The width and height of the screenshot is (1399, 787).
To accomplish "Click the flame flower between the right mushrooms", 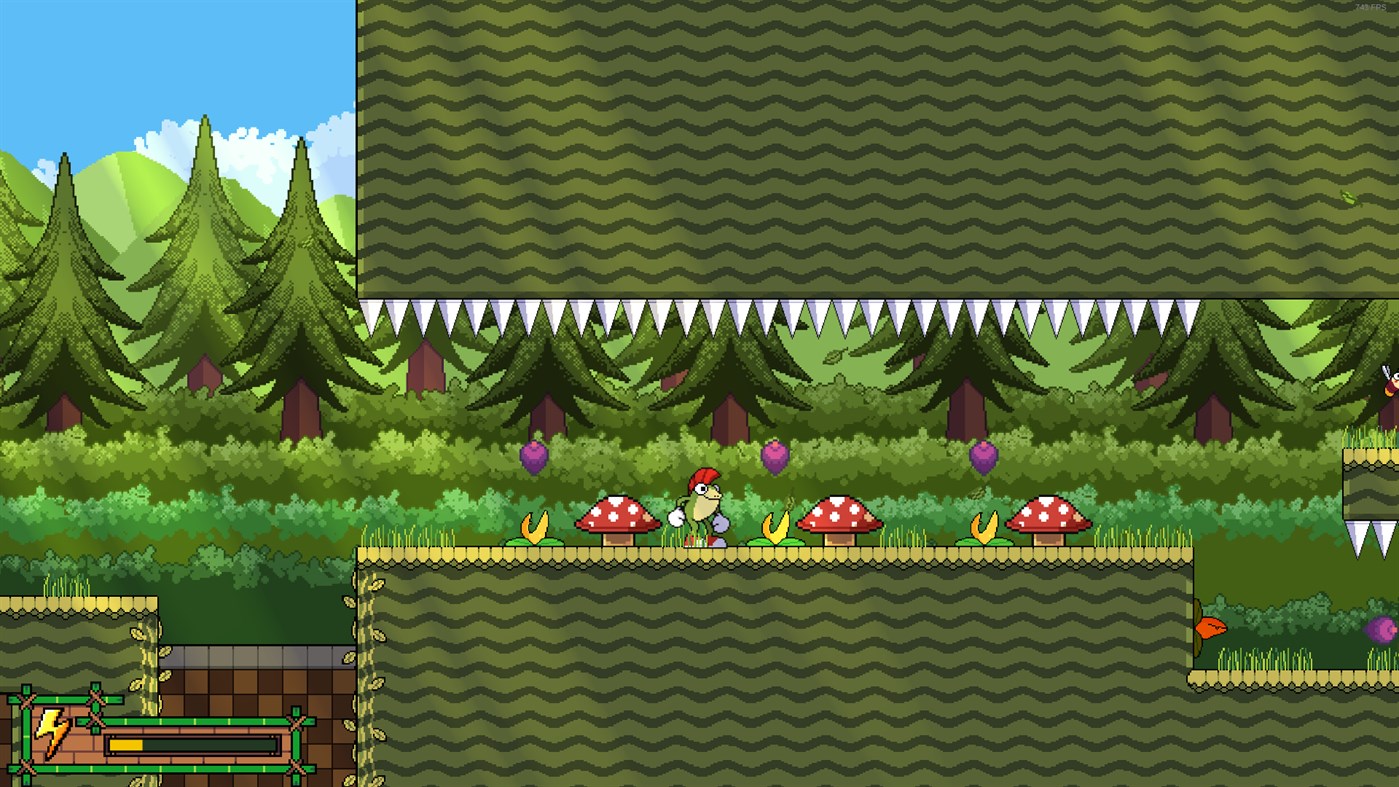I will (x=983, y=524).
